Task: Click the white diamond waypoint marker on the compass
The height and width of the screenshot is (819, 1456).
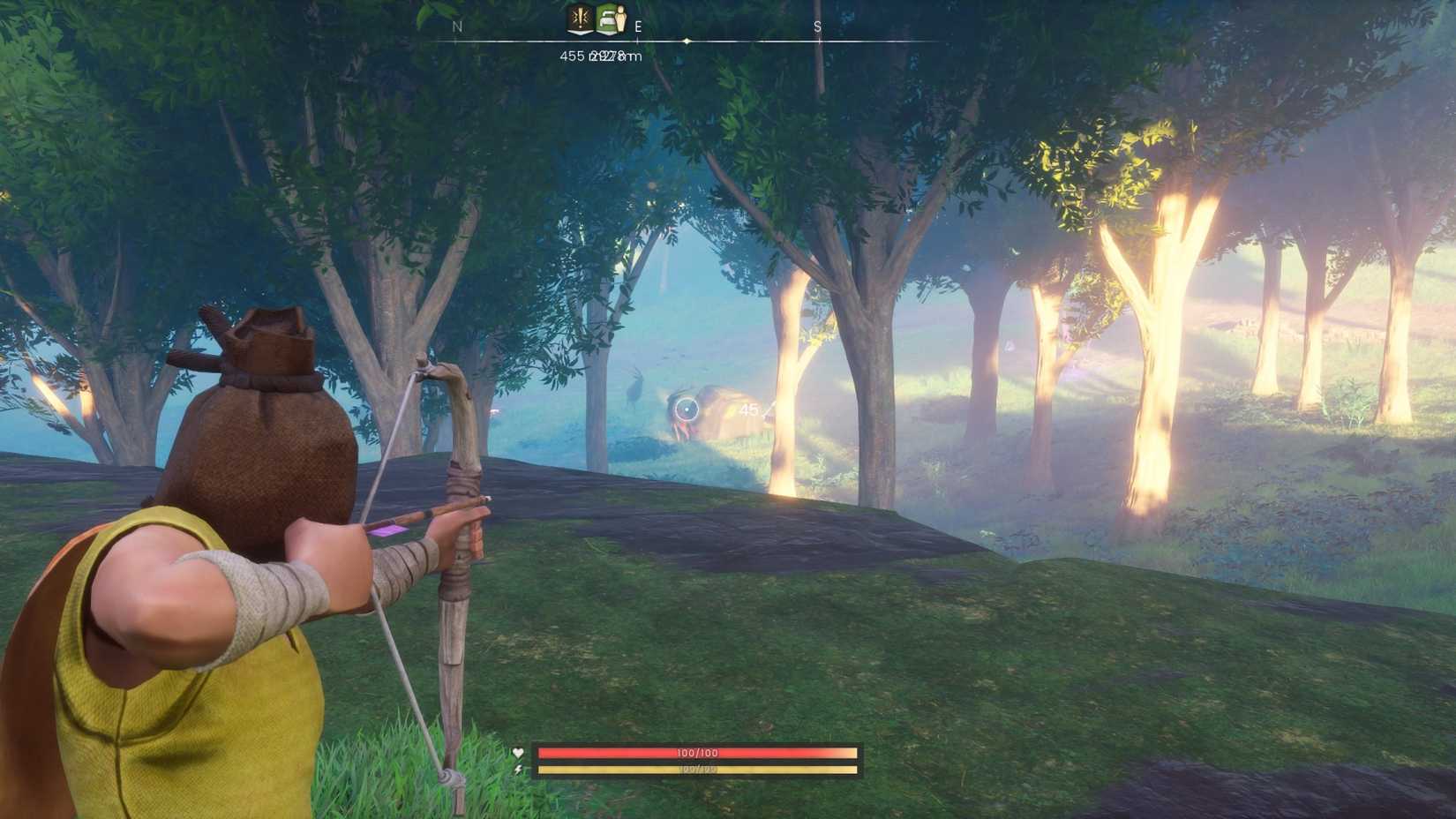Action: [686, 41]
